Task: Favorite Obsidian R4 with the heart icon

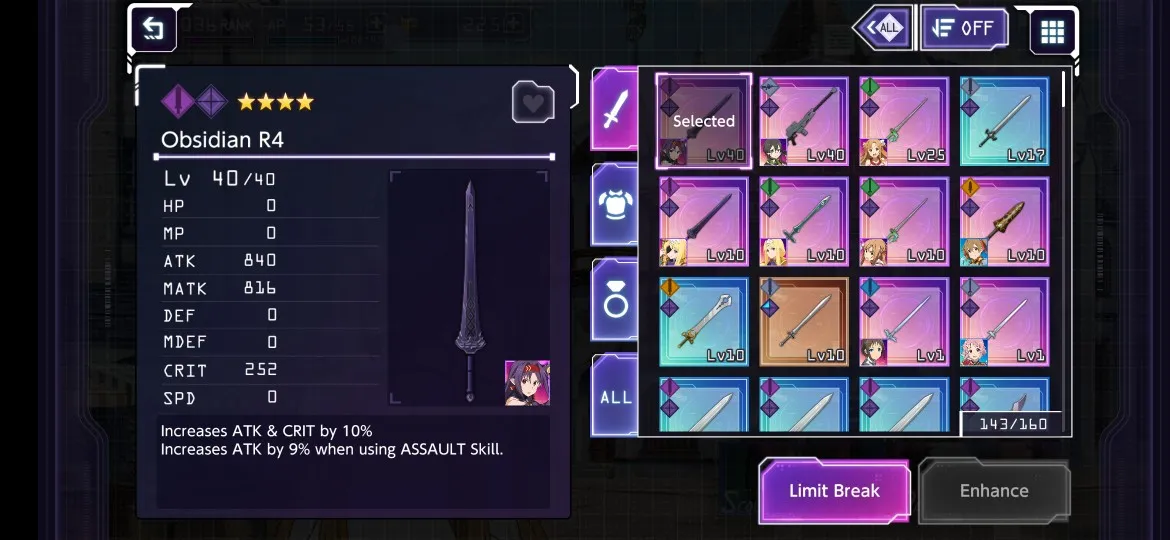Action: point(533,102)
